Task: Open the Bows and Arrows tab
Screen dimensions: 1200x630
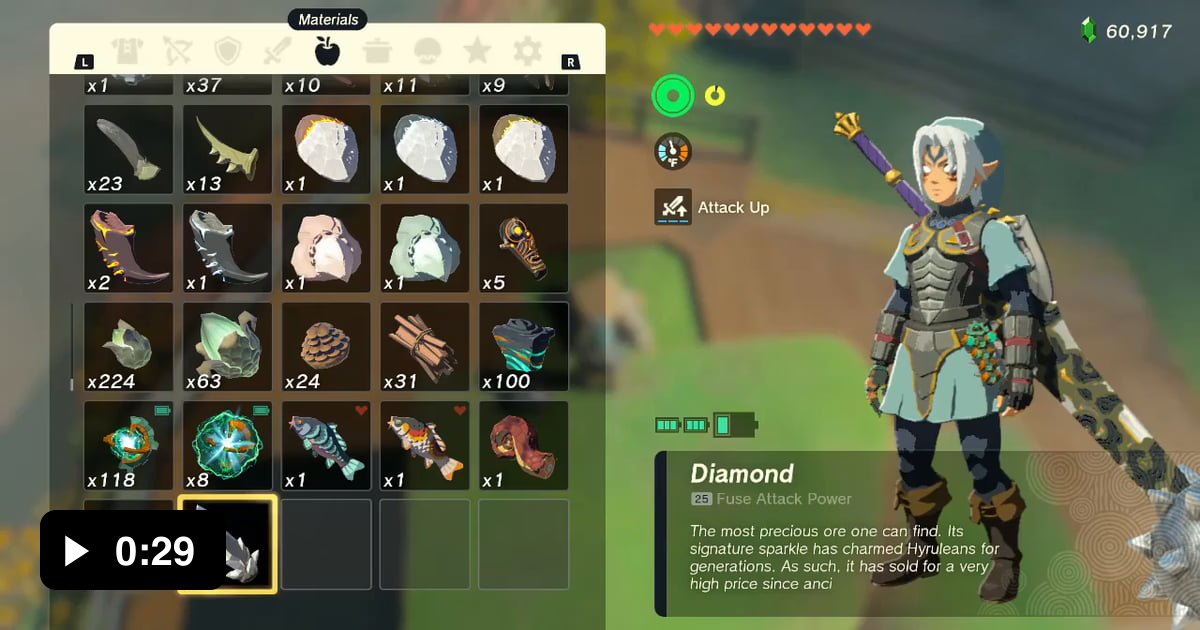Action: coord(179,51)
